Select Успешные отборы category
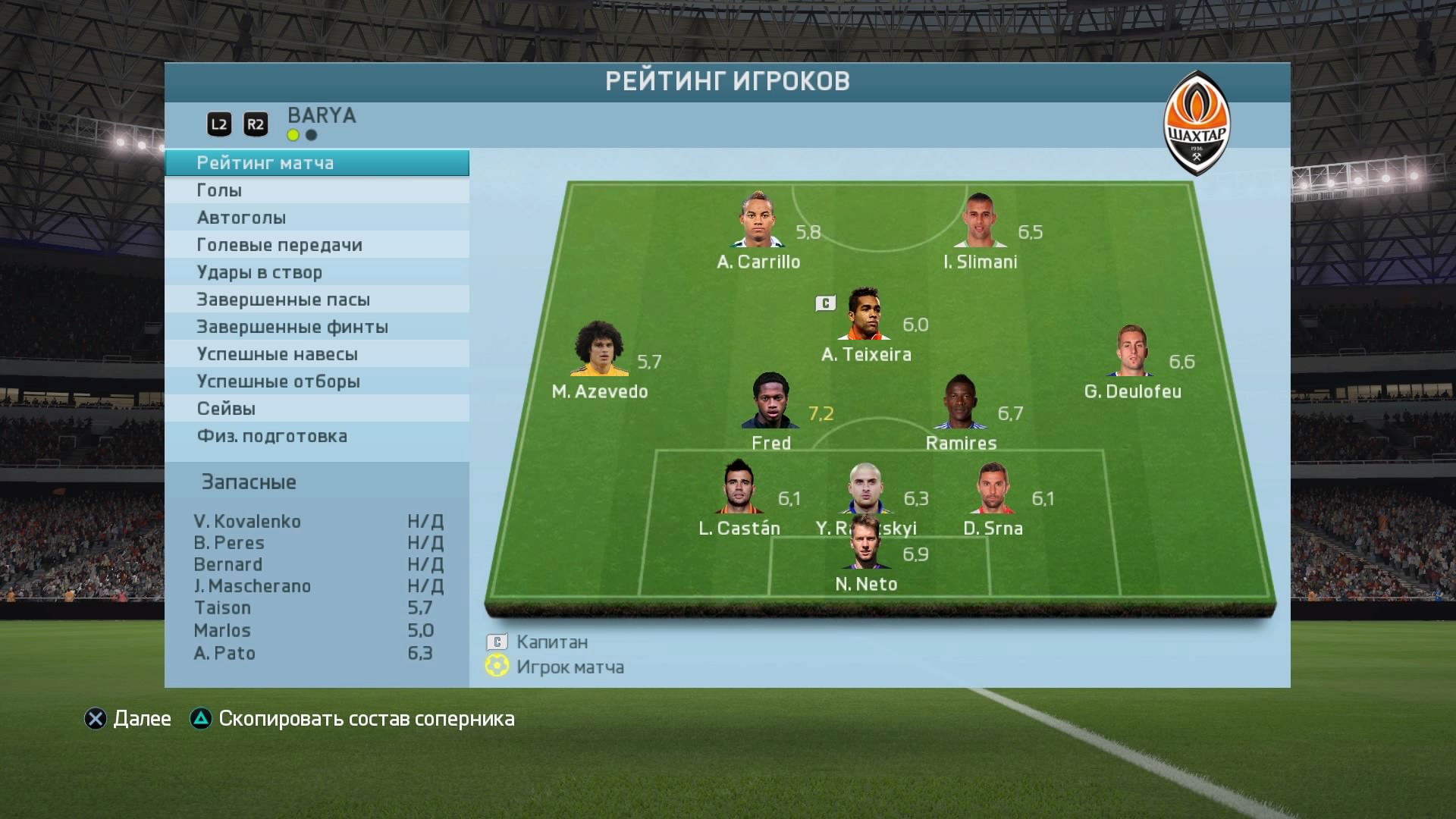The width and height of the screenshot is (1456, 819). (317, 381)
